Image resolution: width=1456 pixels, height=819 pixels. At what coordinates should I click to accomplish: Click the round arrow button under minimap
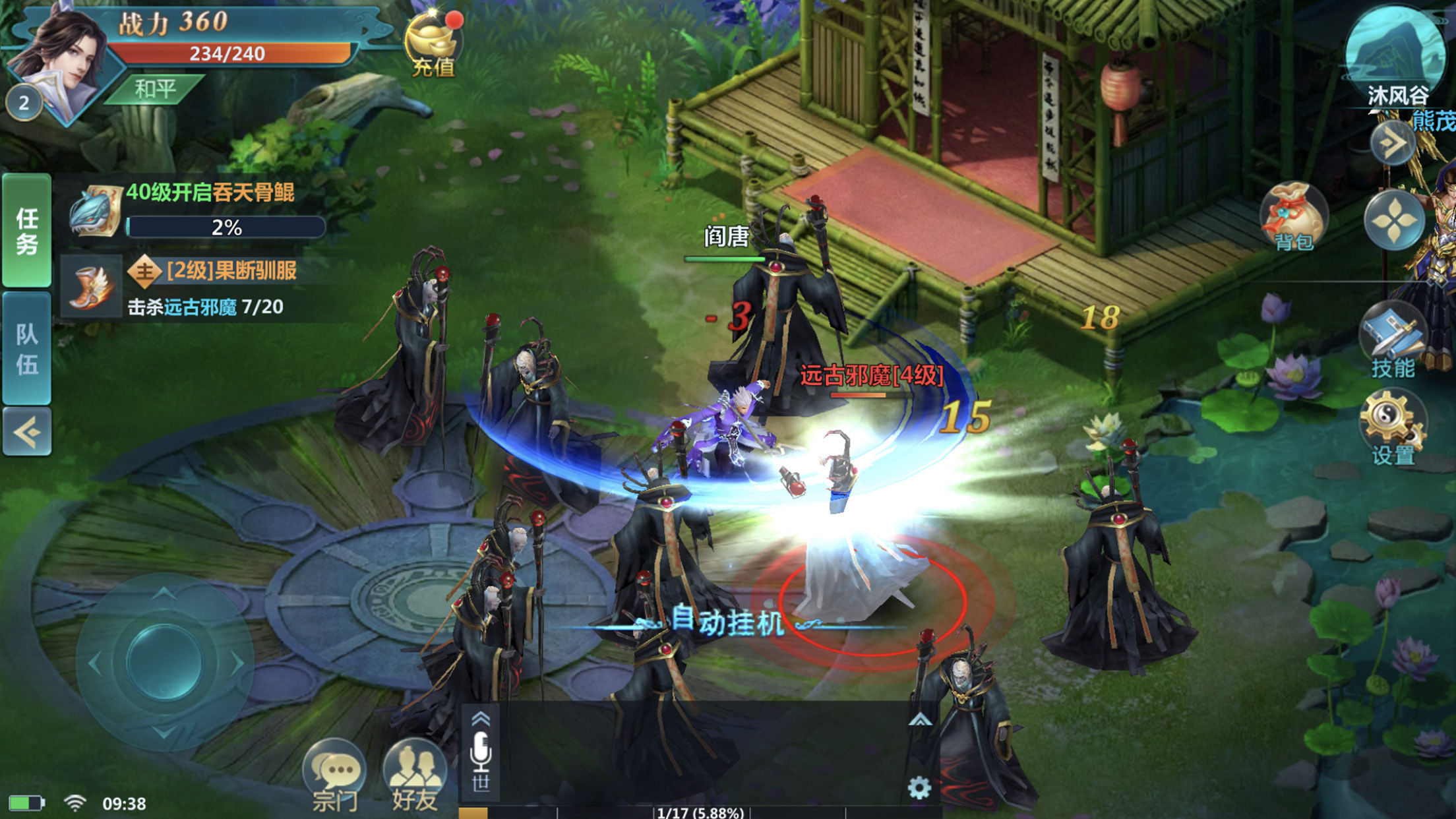[1392, 142]
